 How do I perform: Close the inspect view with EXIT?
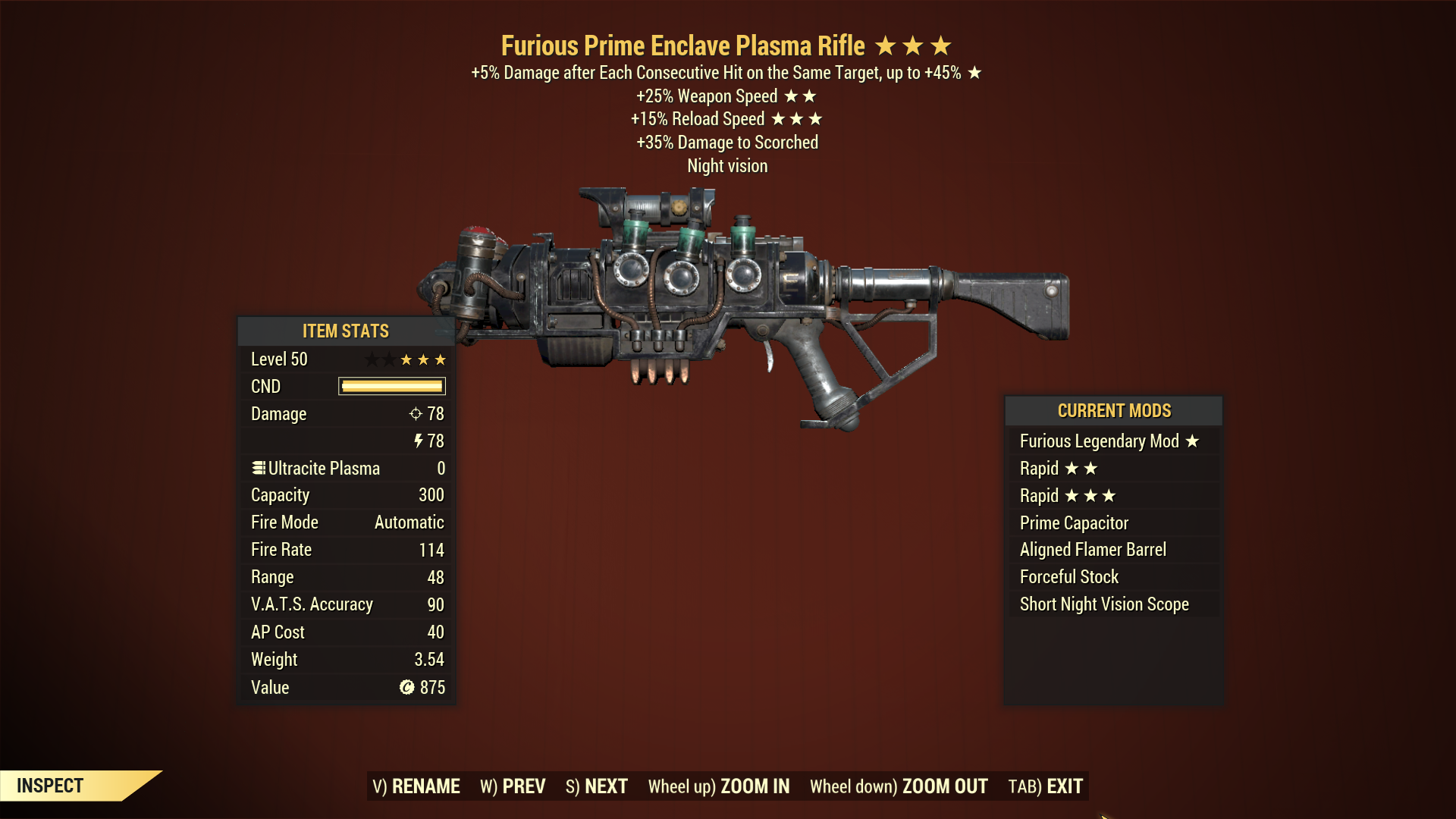[x=1046, y=786]
